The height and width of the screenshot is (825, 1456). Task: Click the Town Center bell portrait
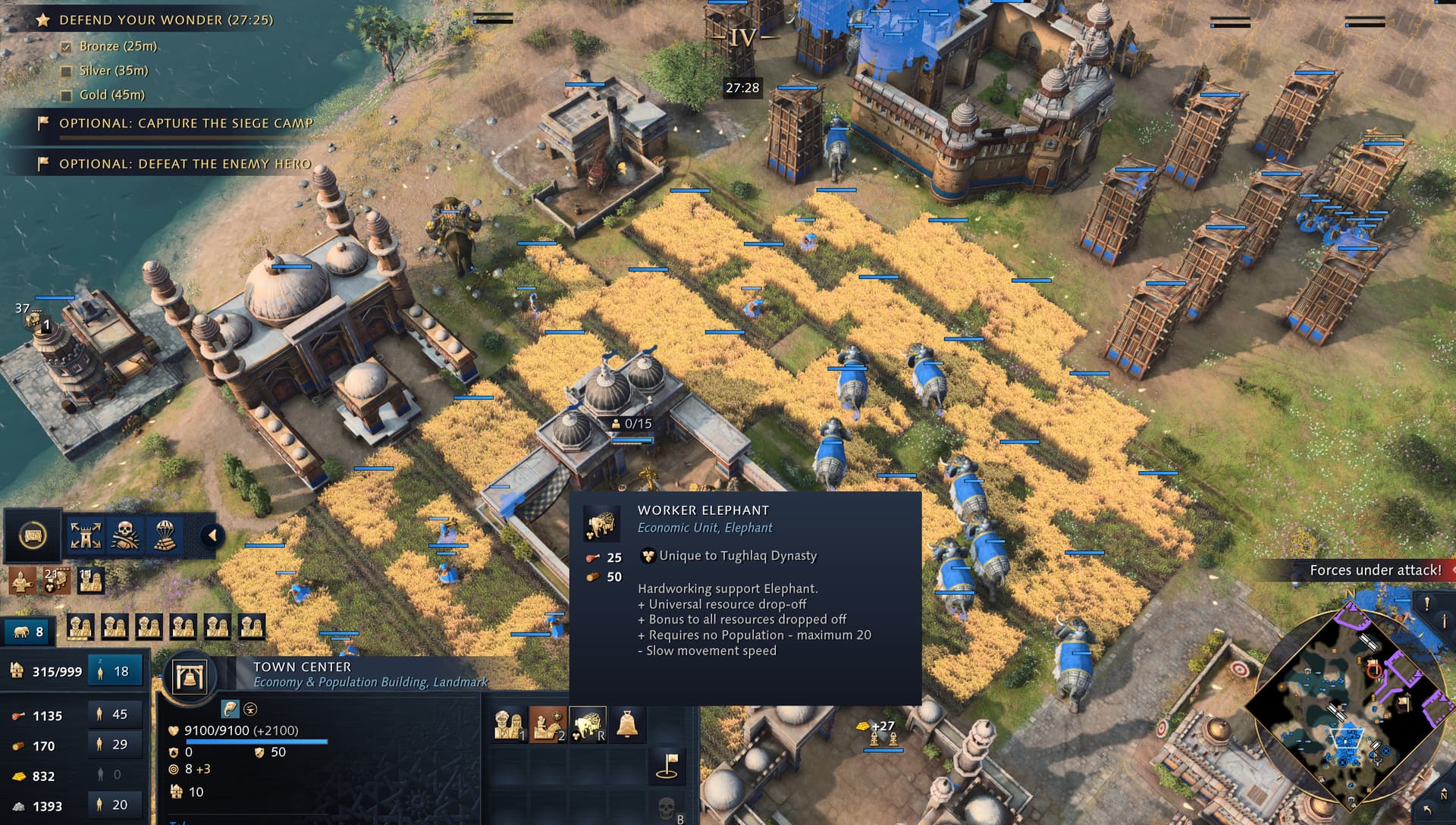[x=190, y=676]
